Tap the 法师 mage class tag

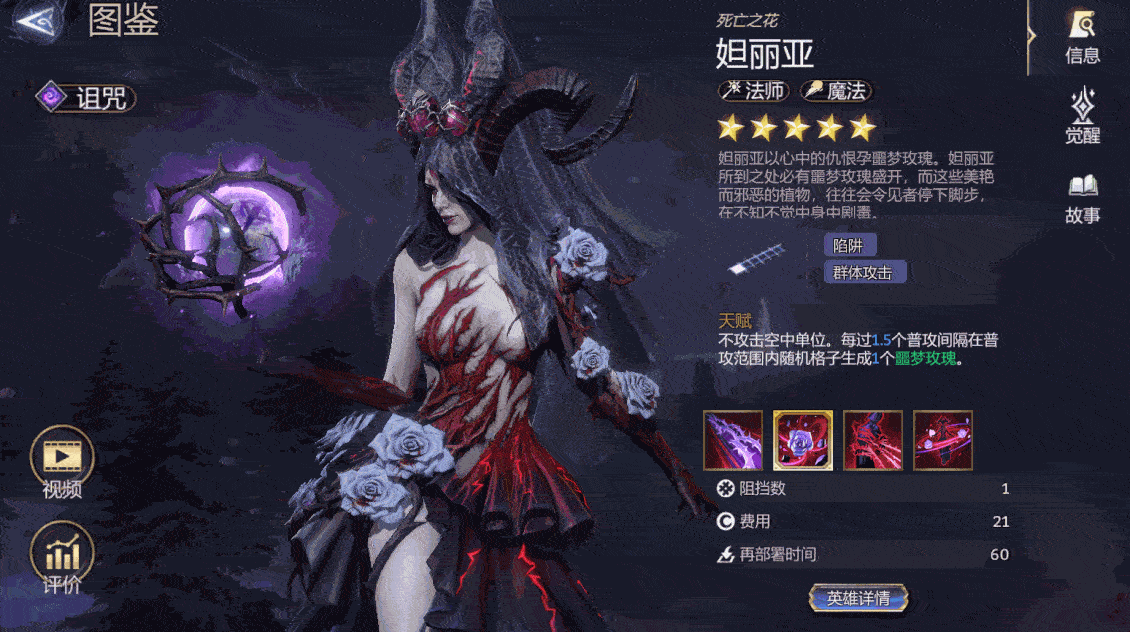pyautogui.click(x=756, y=91)
